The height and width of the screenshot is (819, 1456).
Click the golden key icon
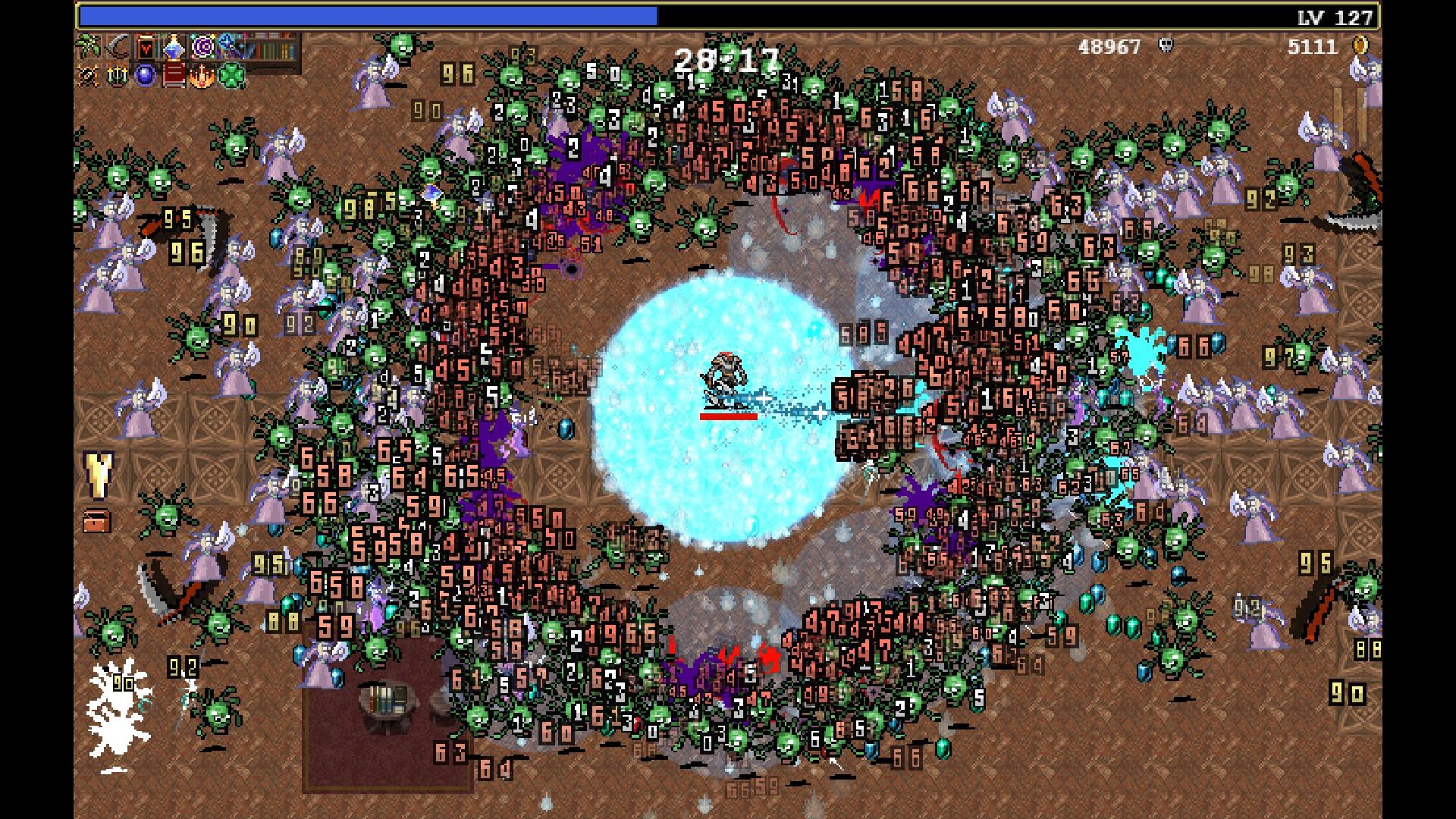click(98, 473)
